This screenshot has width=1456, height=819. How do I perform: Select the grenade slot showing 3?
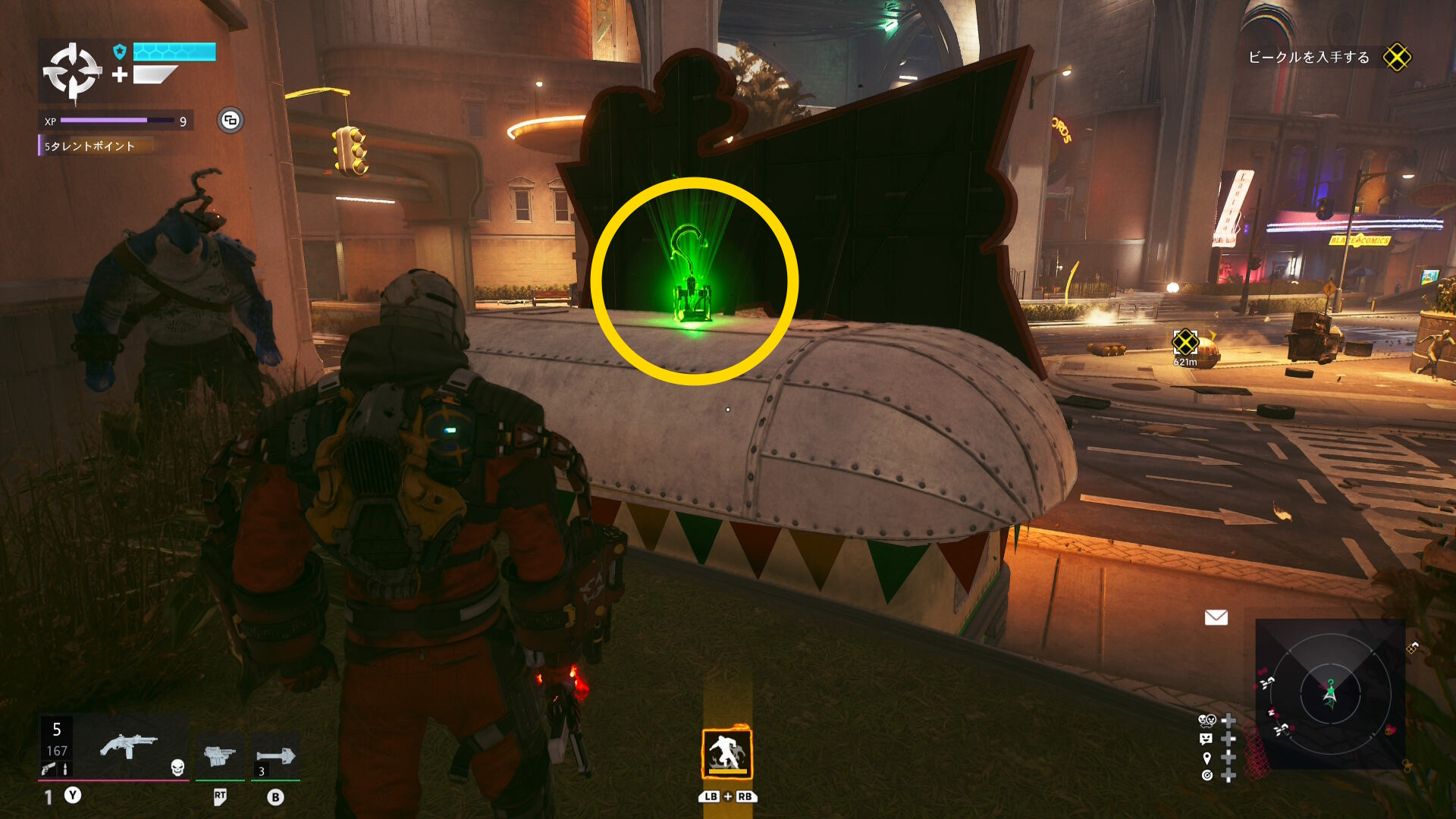click(x=275, y=756)
